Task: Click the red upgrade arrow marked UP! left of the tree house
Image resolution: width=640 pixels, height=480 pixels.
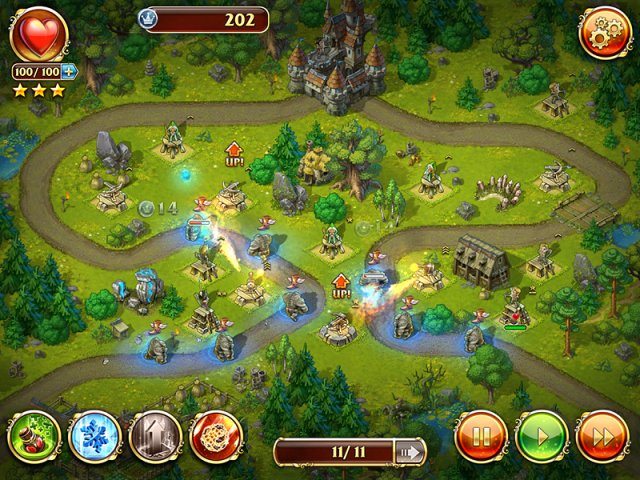Action: 235,154
